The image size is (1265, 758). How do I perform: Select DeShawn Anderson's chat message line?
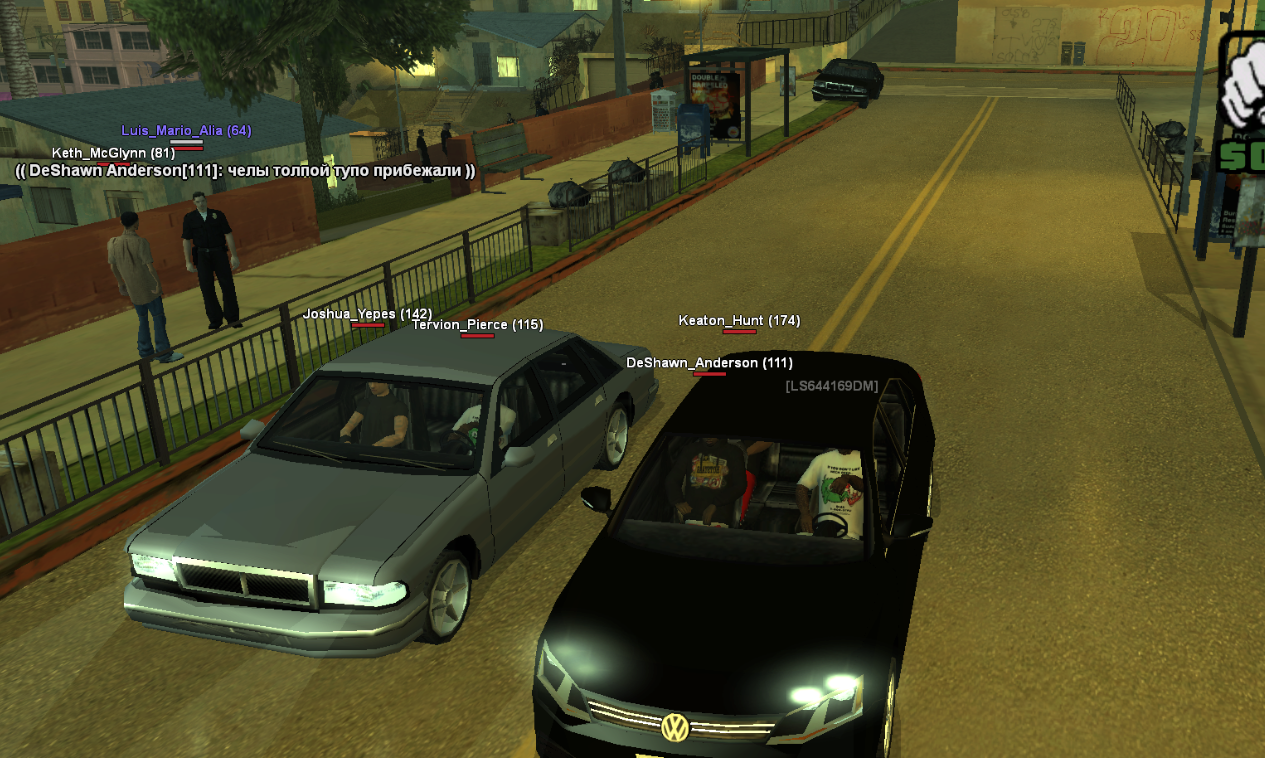[245, 171]
